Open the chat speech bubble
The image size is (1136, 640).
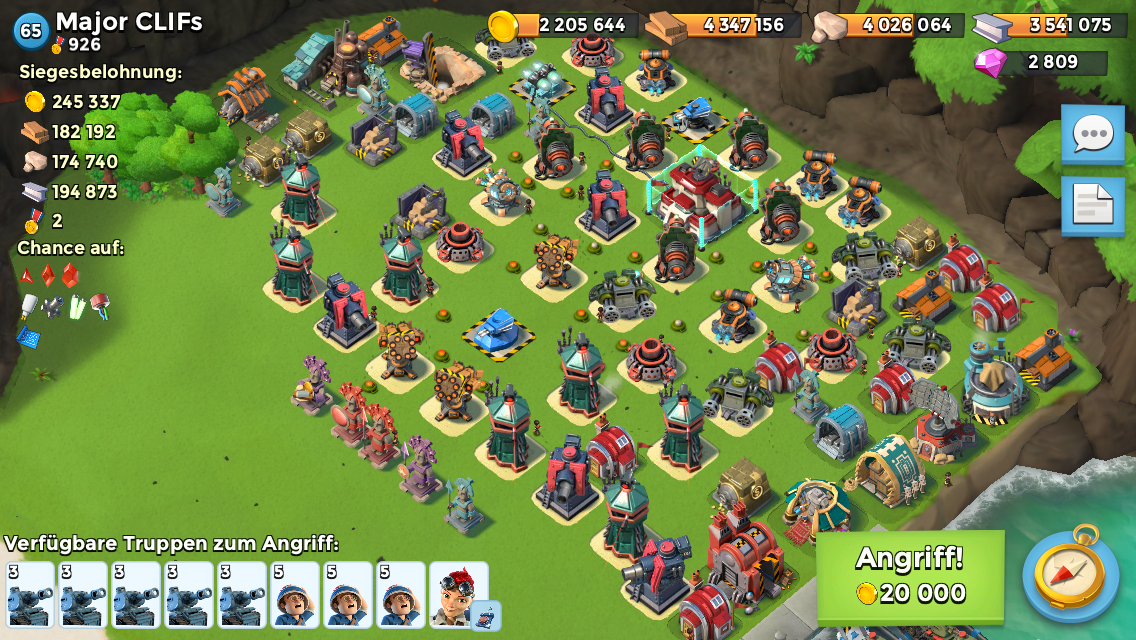point(1092,133)
